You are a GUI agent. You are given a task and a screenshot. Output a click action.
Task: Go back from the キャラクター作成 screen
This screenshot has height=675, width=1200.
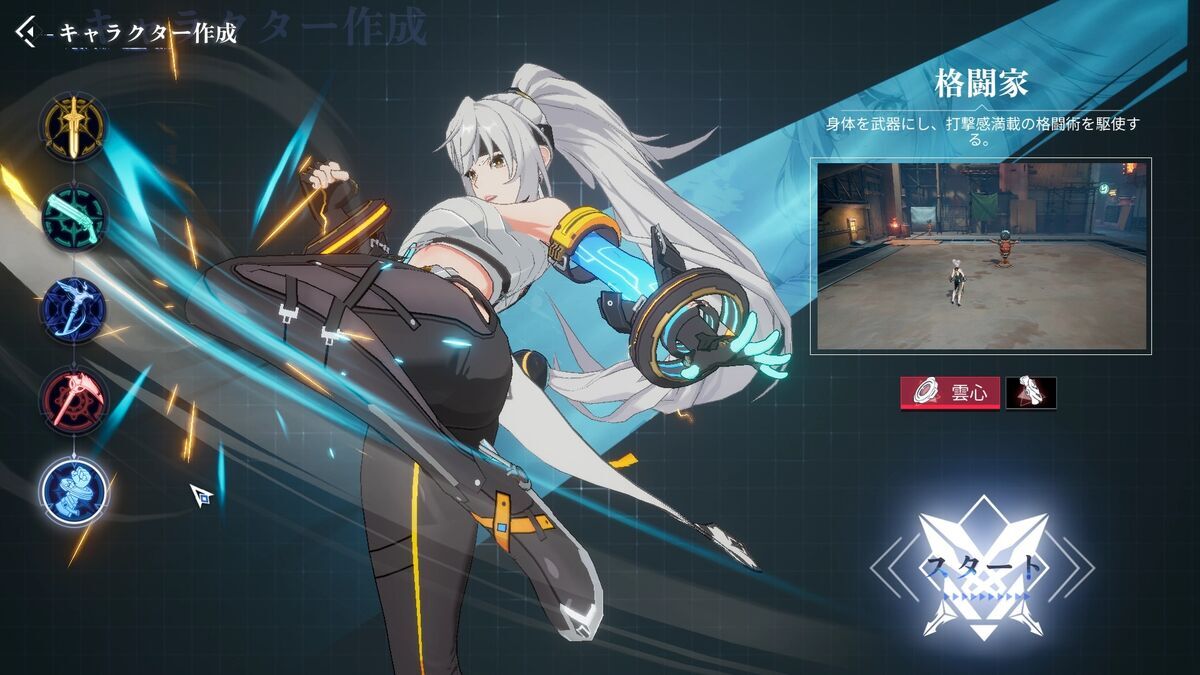pyautogui.click(x=26, y=32)
